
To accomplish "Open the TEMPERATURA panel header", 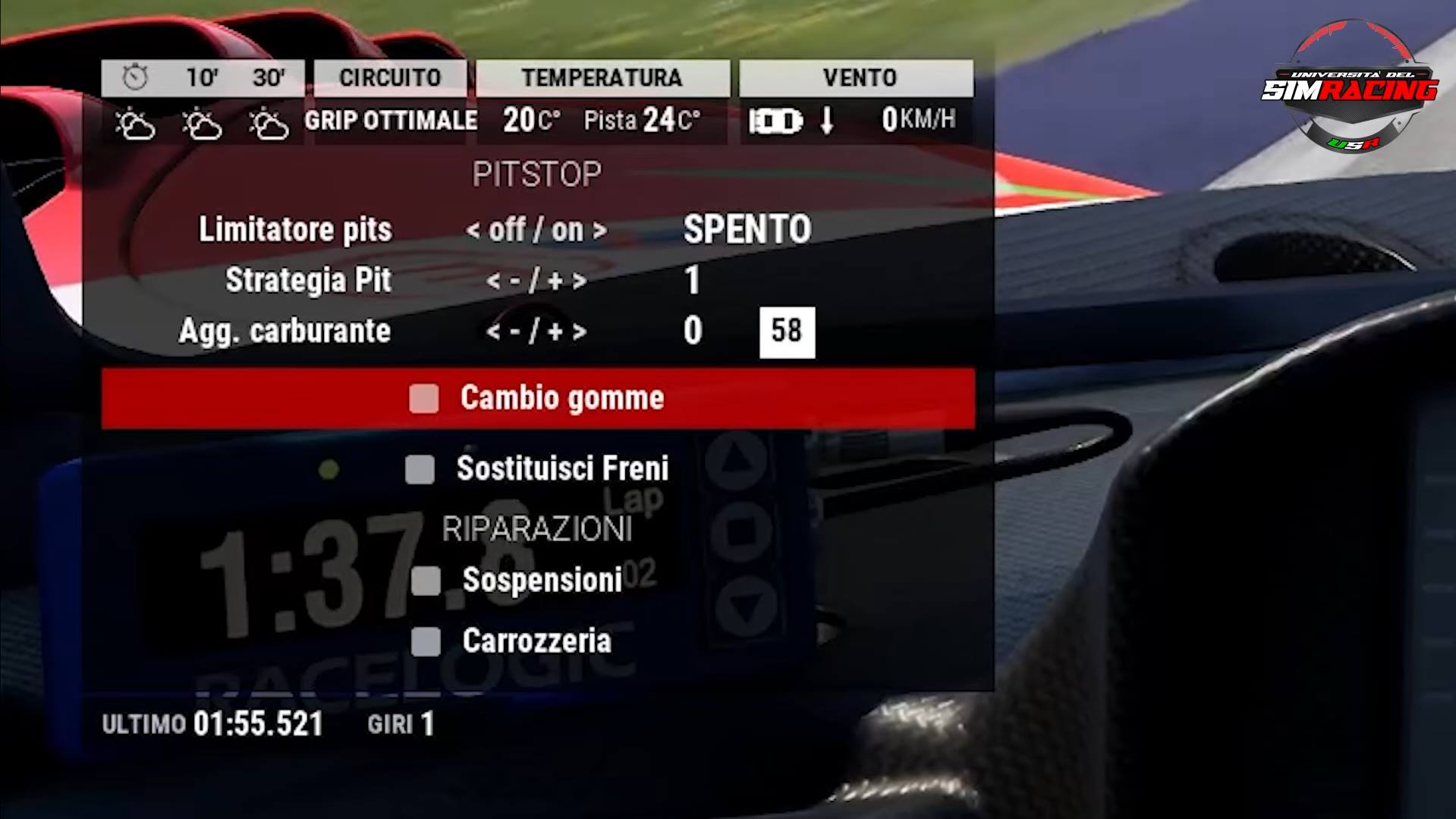I will 603,77.
